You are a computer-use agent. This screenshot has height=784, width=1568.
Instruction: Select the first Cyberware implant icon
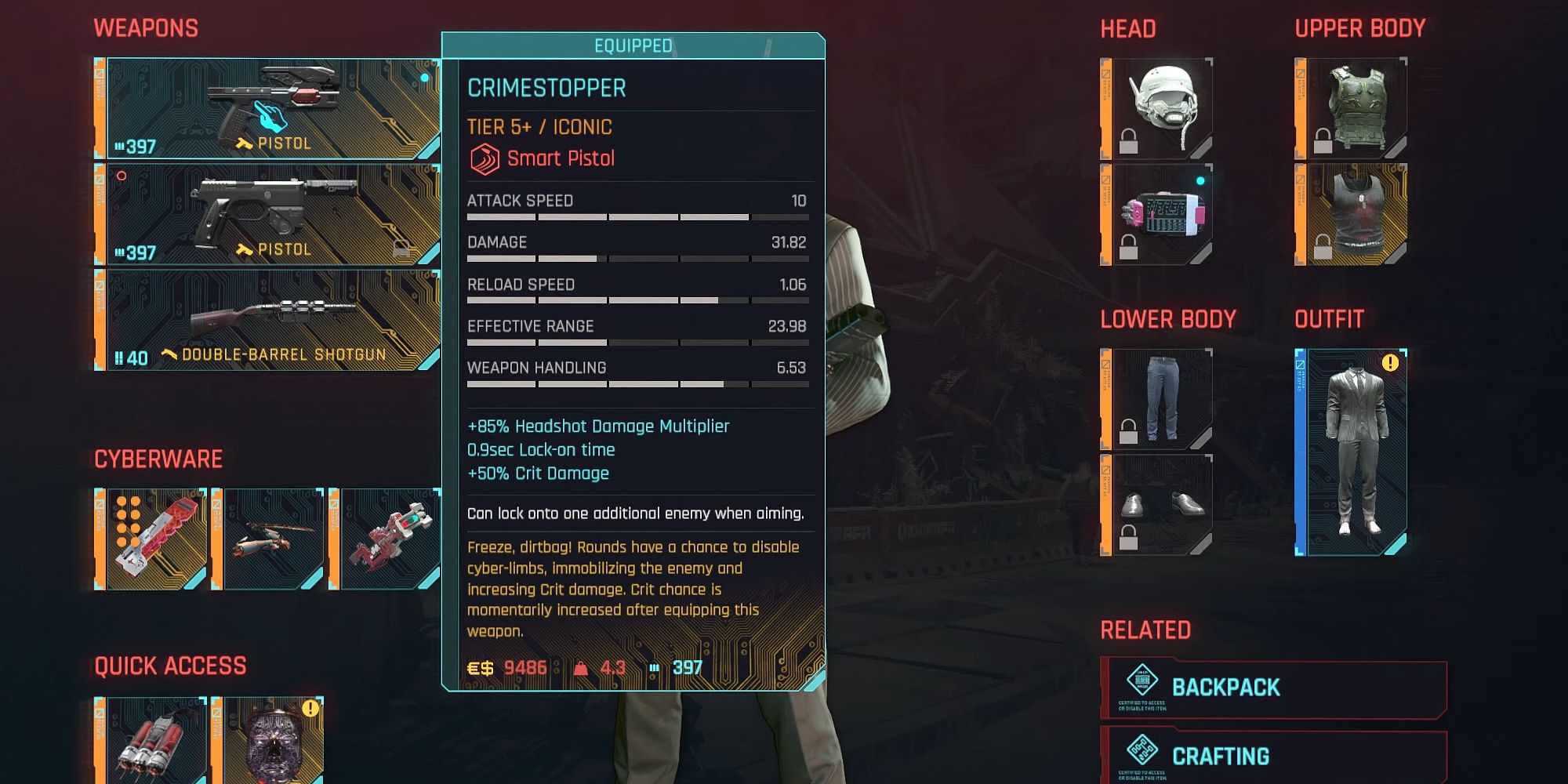click(153, 537)
